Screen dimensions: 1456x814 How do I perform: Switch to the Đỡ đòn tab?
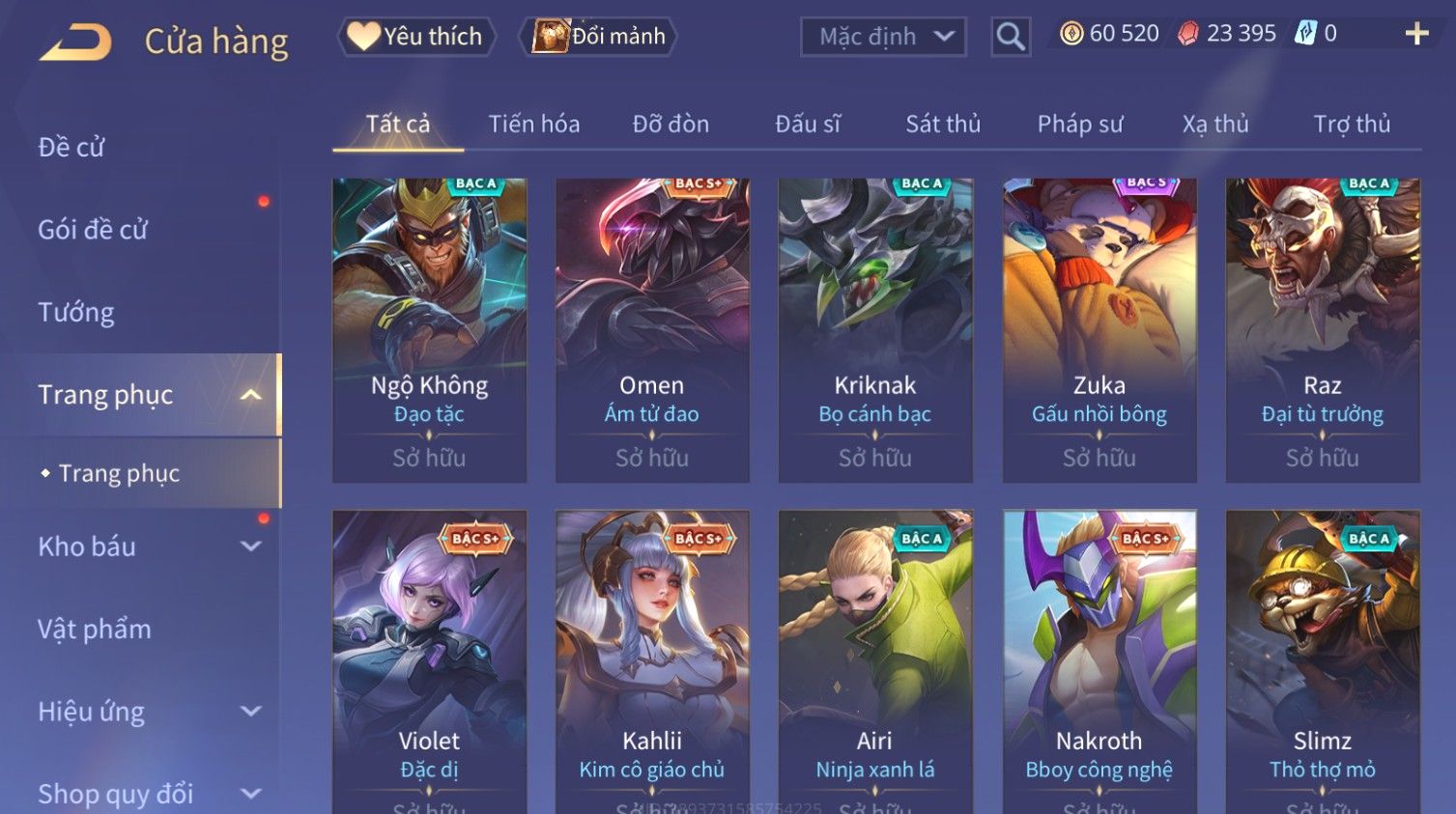671,124
